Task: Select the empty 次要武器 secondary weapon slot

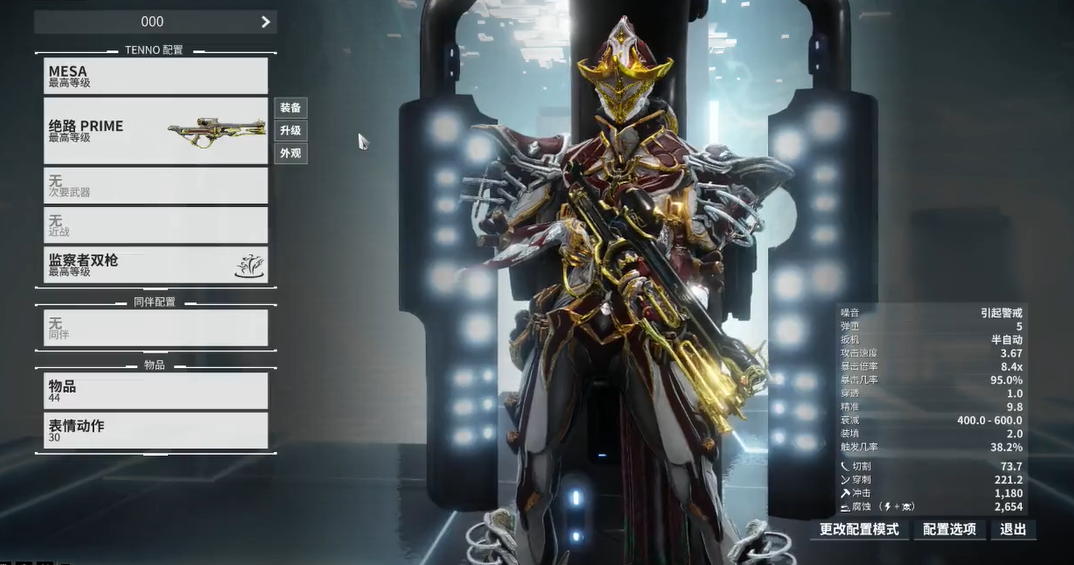Action: click(x=156, y=185)
